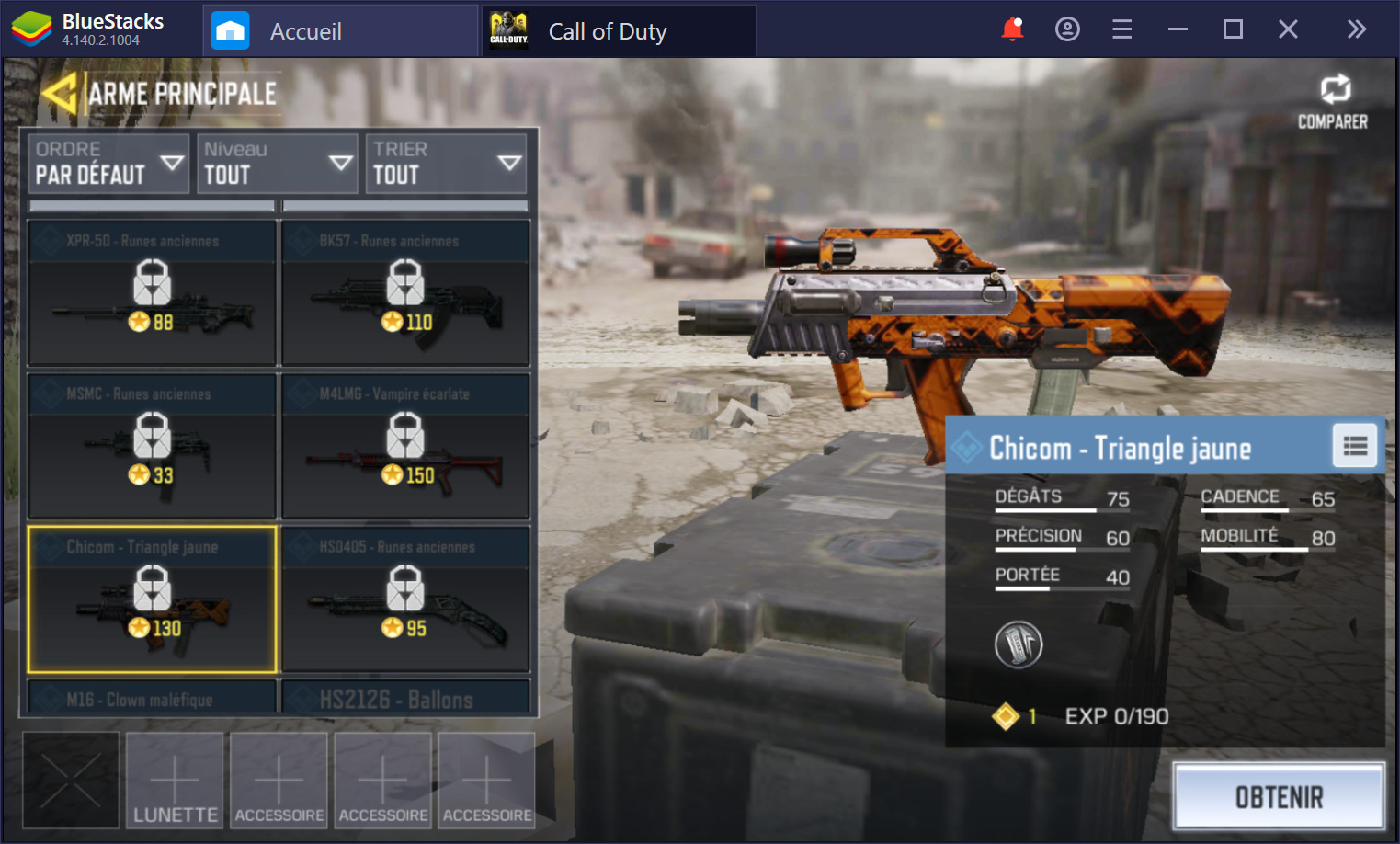Select the HS2126 Ballons weapon
This screenshot has height=844, width=1400.
405,697
